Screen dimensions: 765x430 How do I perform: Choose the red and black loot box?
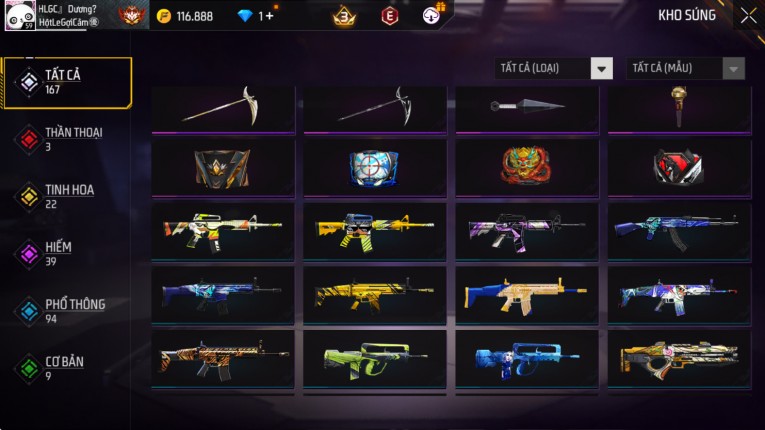click(x=679, y=166)
